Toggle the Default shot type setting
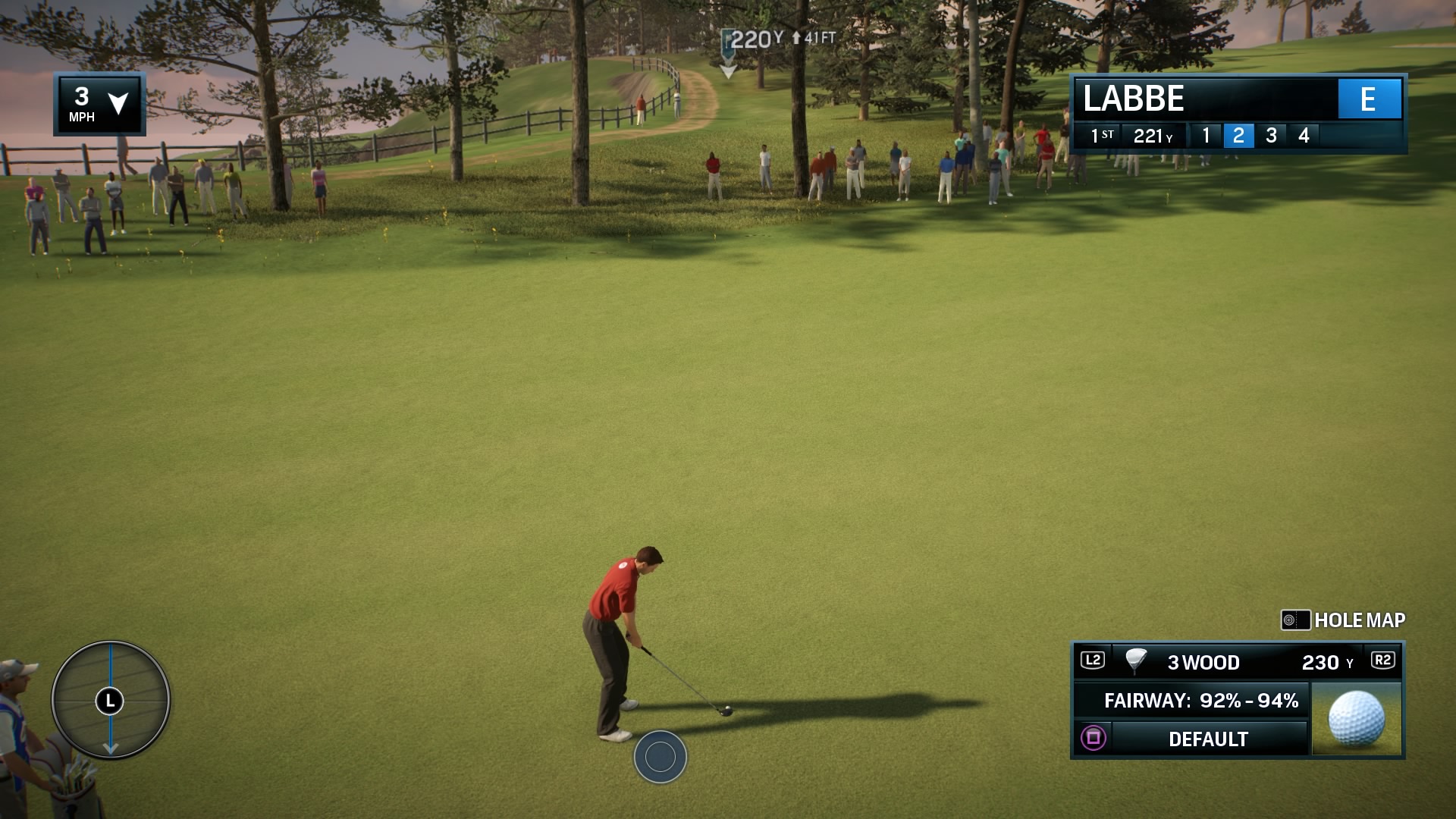Screen dimensions: 1456x819 pos(1204,736)
